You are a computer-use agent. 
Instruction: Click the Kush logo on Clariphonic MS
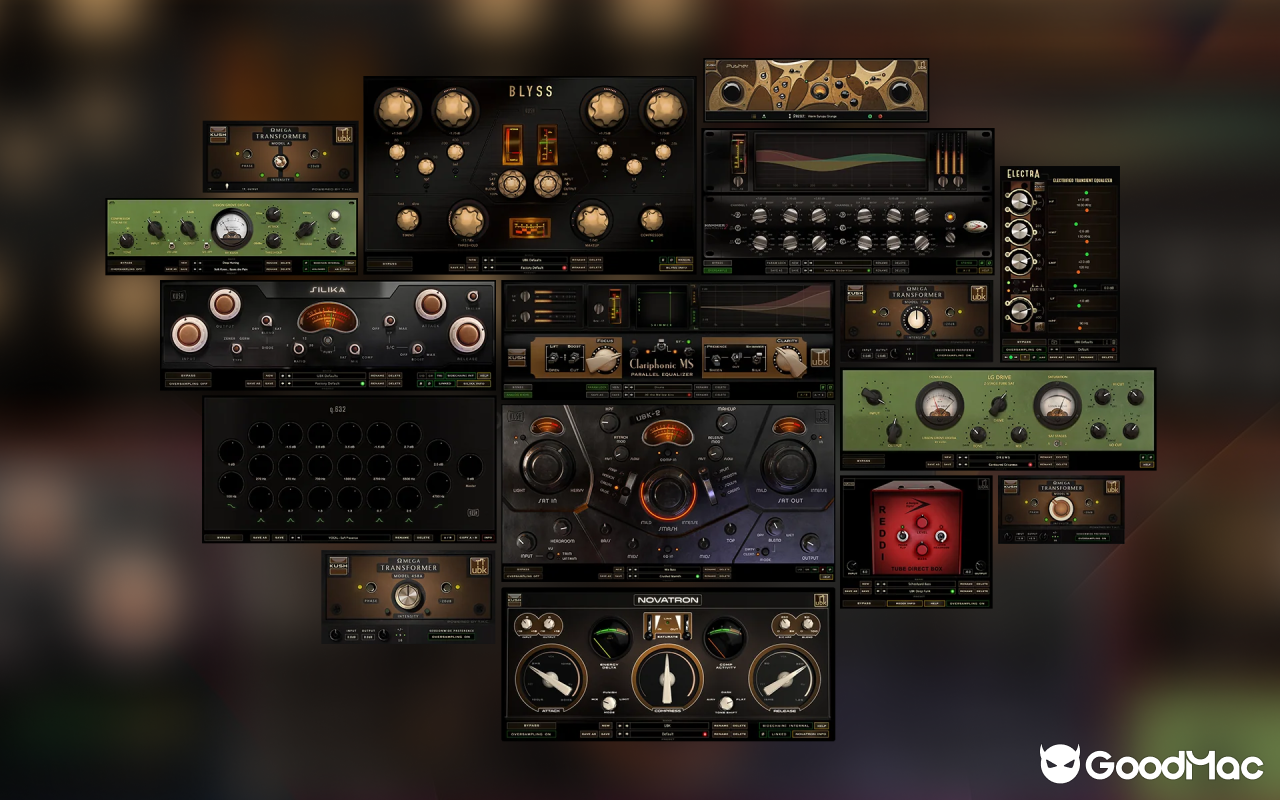516,359
